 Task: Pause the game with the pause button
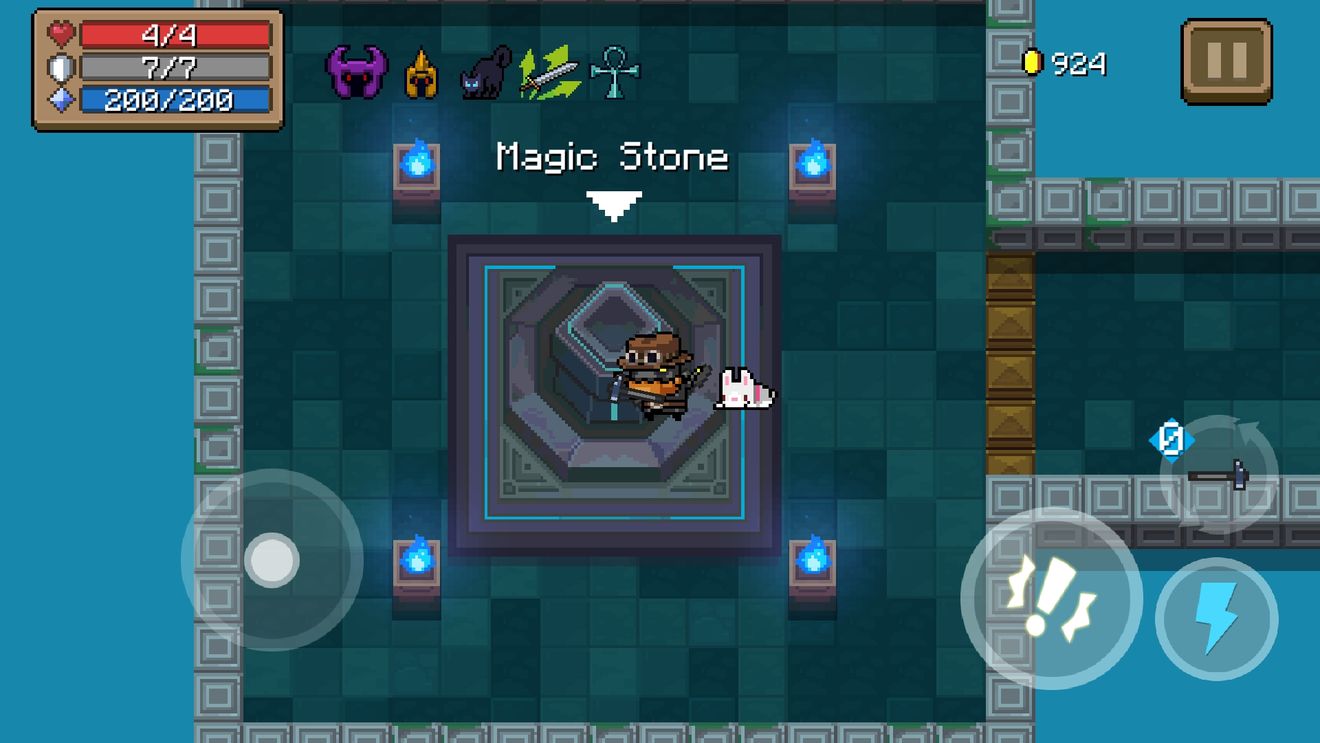(1226, 62)
